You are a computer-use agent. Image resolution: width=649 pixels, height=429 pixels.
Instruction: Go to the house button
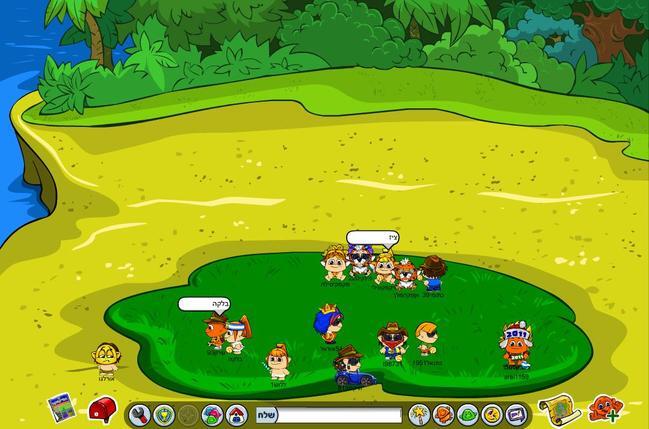click(236, 413)
